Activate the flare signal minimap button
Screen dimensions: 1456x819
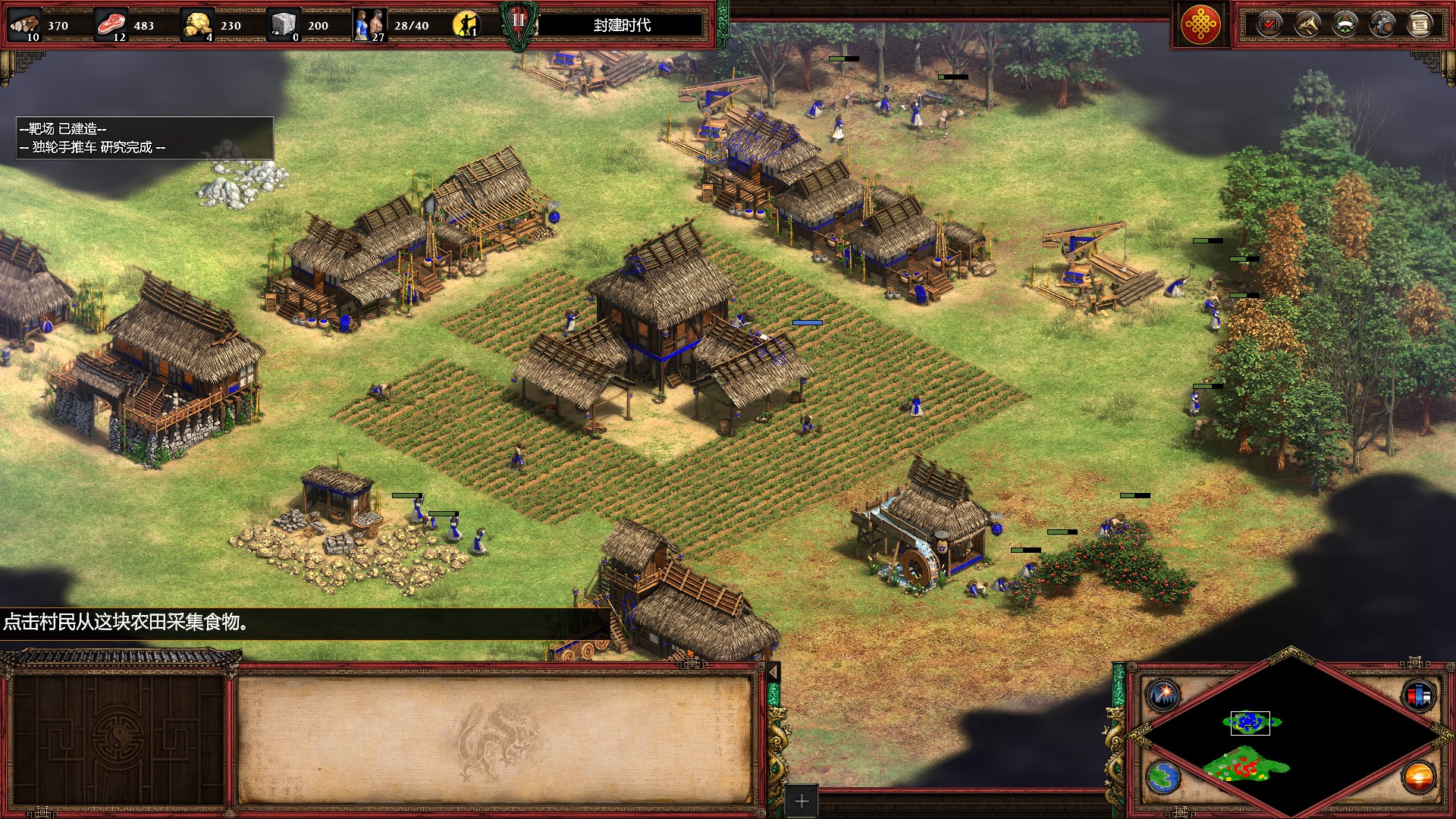[x=1163, y=694]
